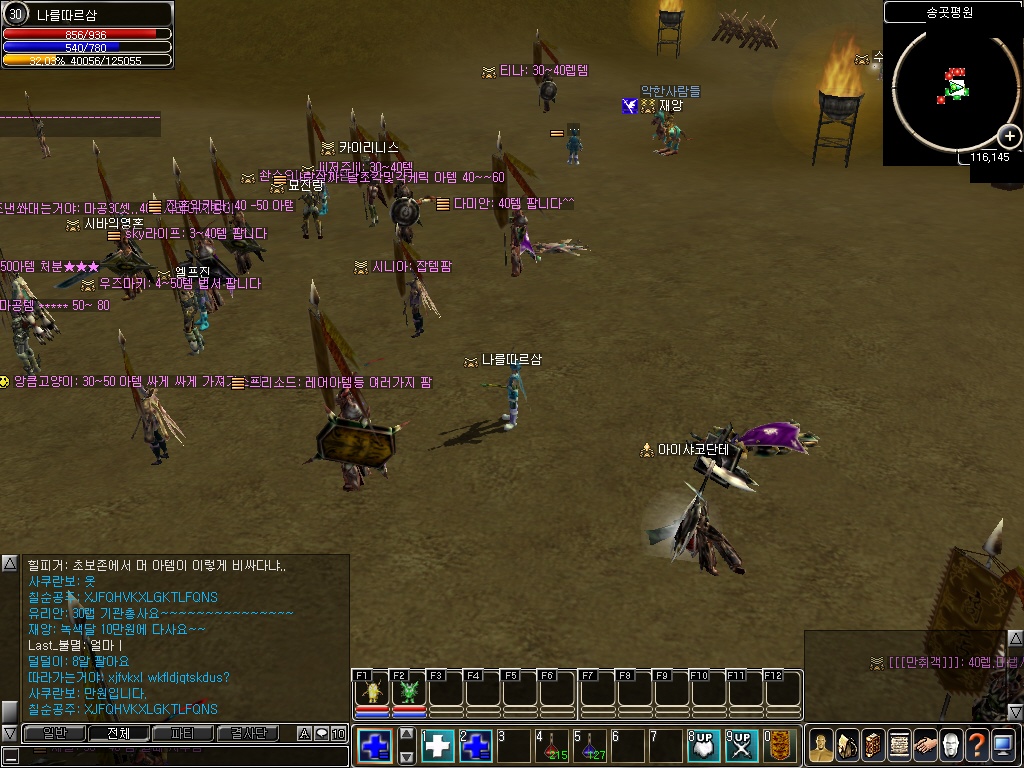Use the blue potion in slot 5
Viewport: 1024px width, 768px height.
pos(590,746)
